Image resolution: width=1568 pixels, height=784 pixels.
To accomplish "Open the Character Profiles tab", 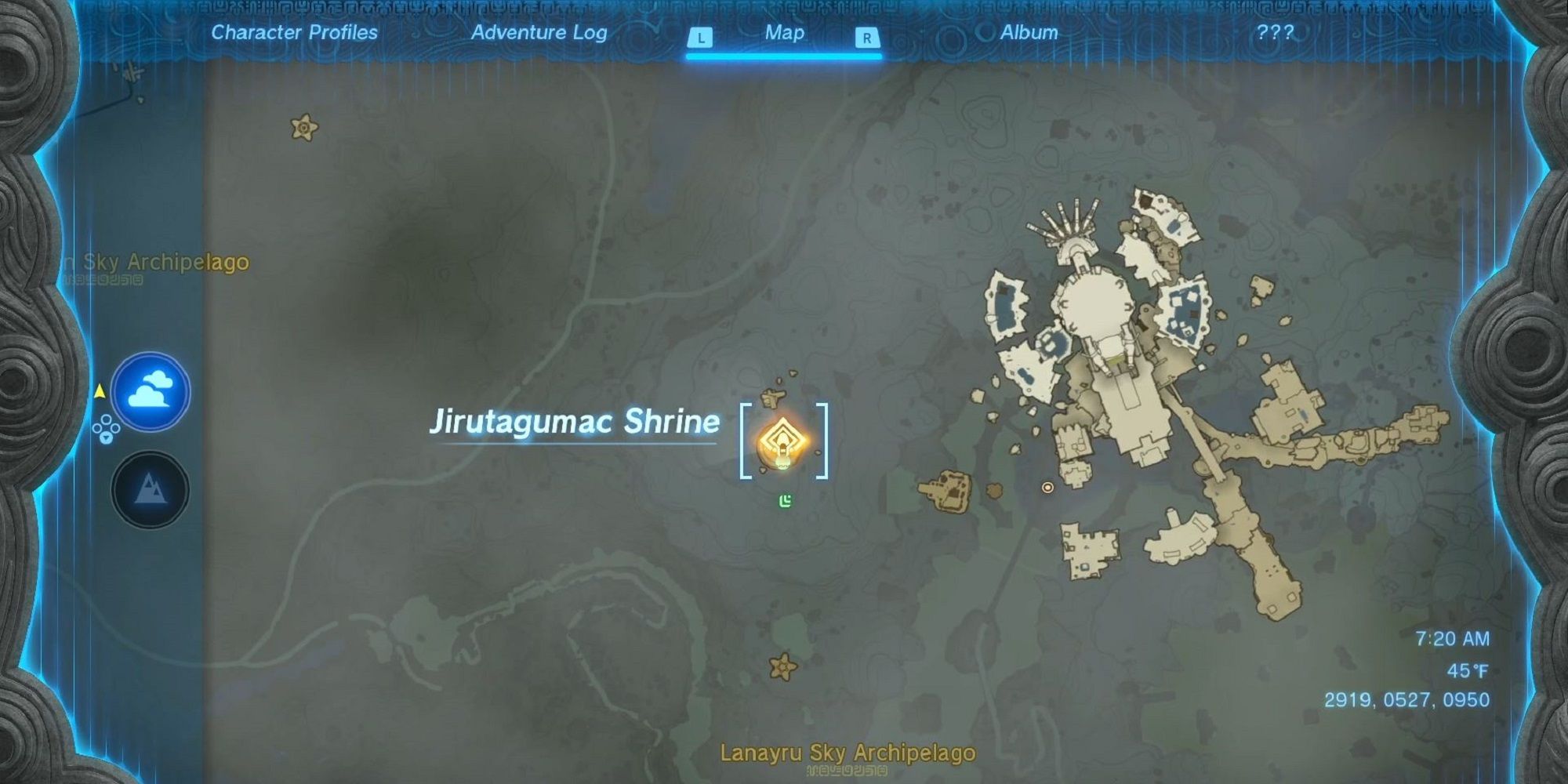I will (x=294, y=32).
